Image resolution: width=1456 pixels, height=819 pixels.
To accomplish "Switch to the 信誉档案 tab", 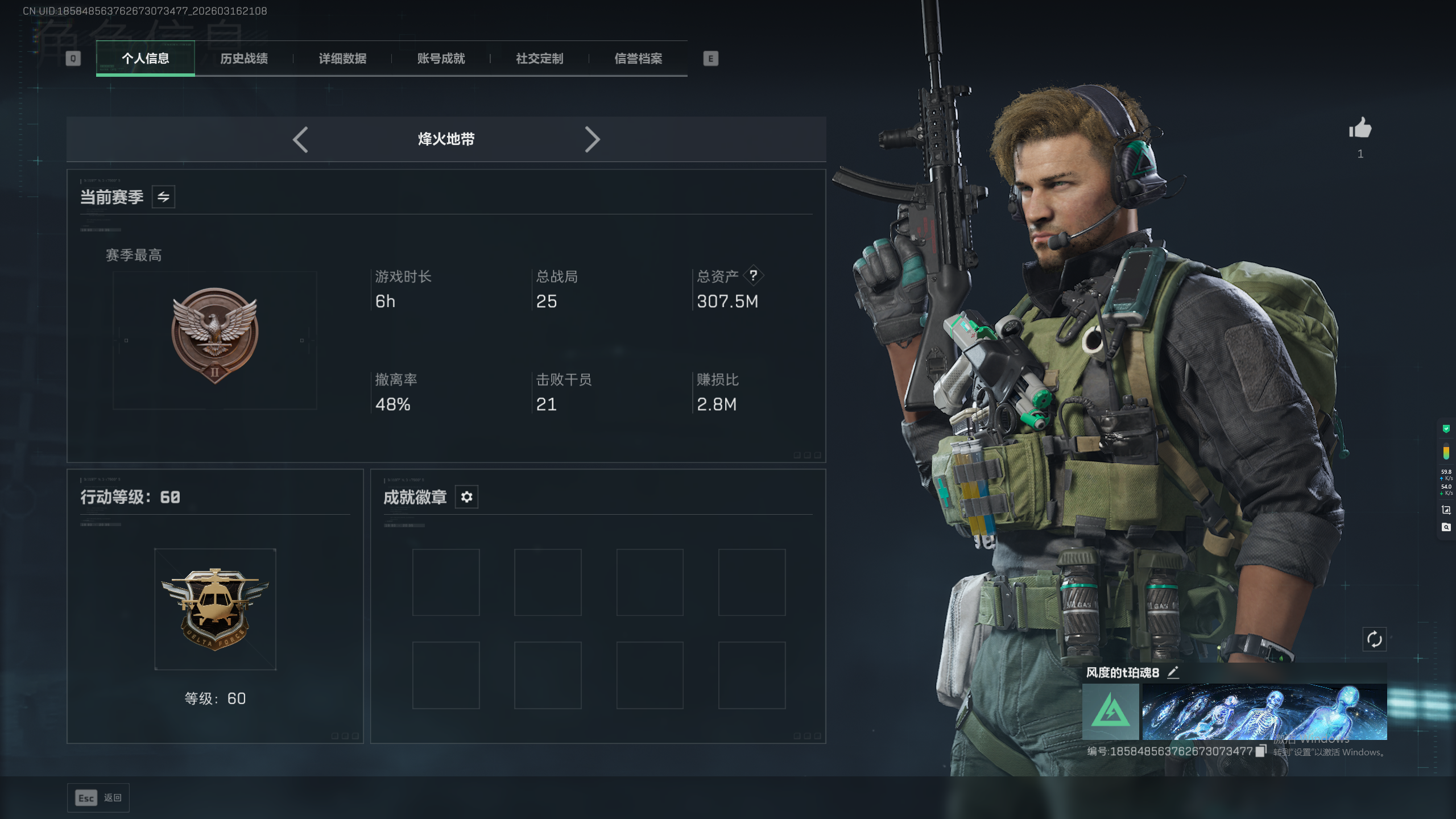I will tap(638, 59).
